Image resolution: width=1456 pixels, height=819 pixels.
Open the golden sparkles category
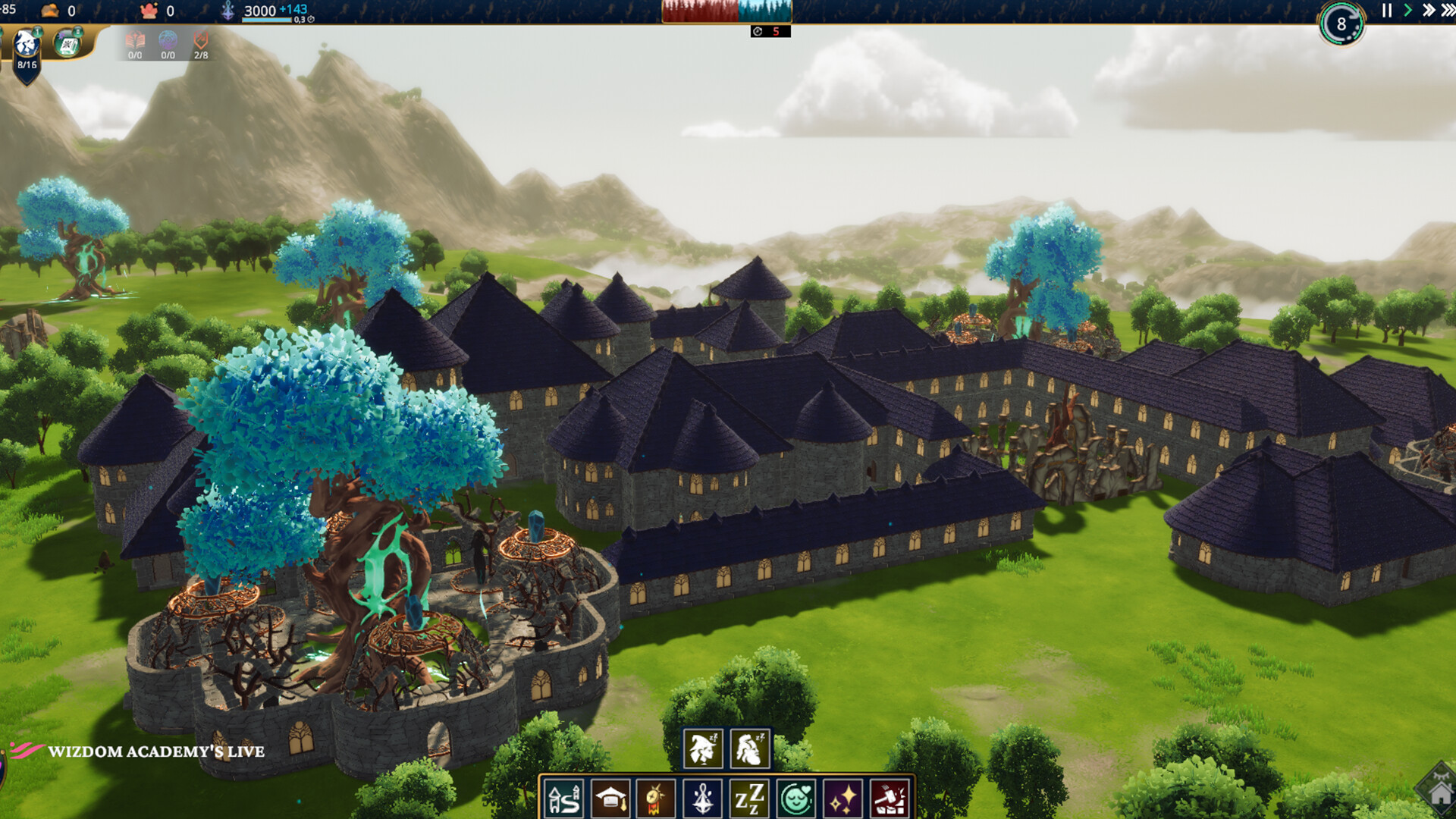pyautogui.click(x=843, y=799)
